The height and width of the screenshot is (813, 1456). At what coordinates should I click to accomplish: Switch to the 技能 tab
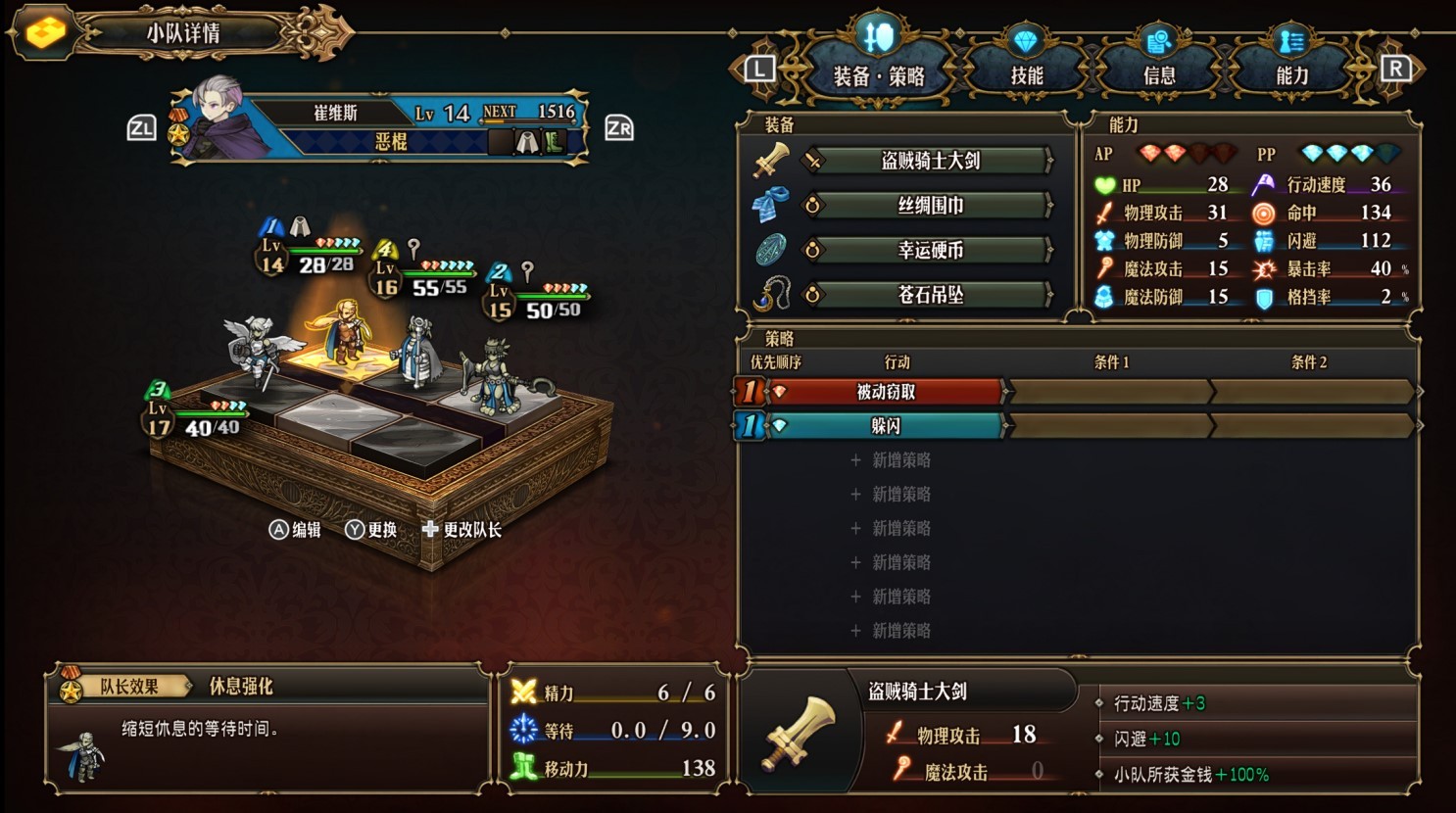pyautogui.click(x=1028, y=70)
